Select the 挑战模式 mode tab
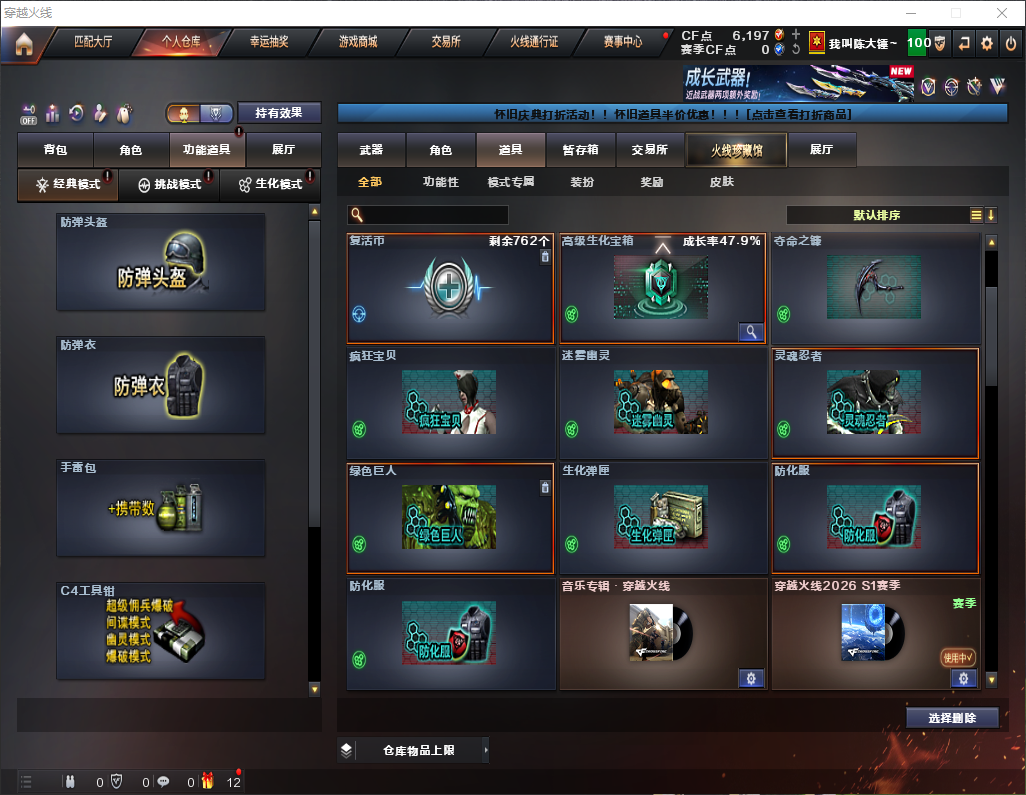 (169, 184)
